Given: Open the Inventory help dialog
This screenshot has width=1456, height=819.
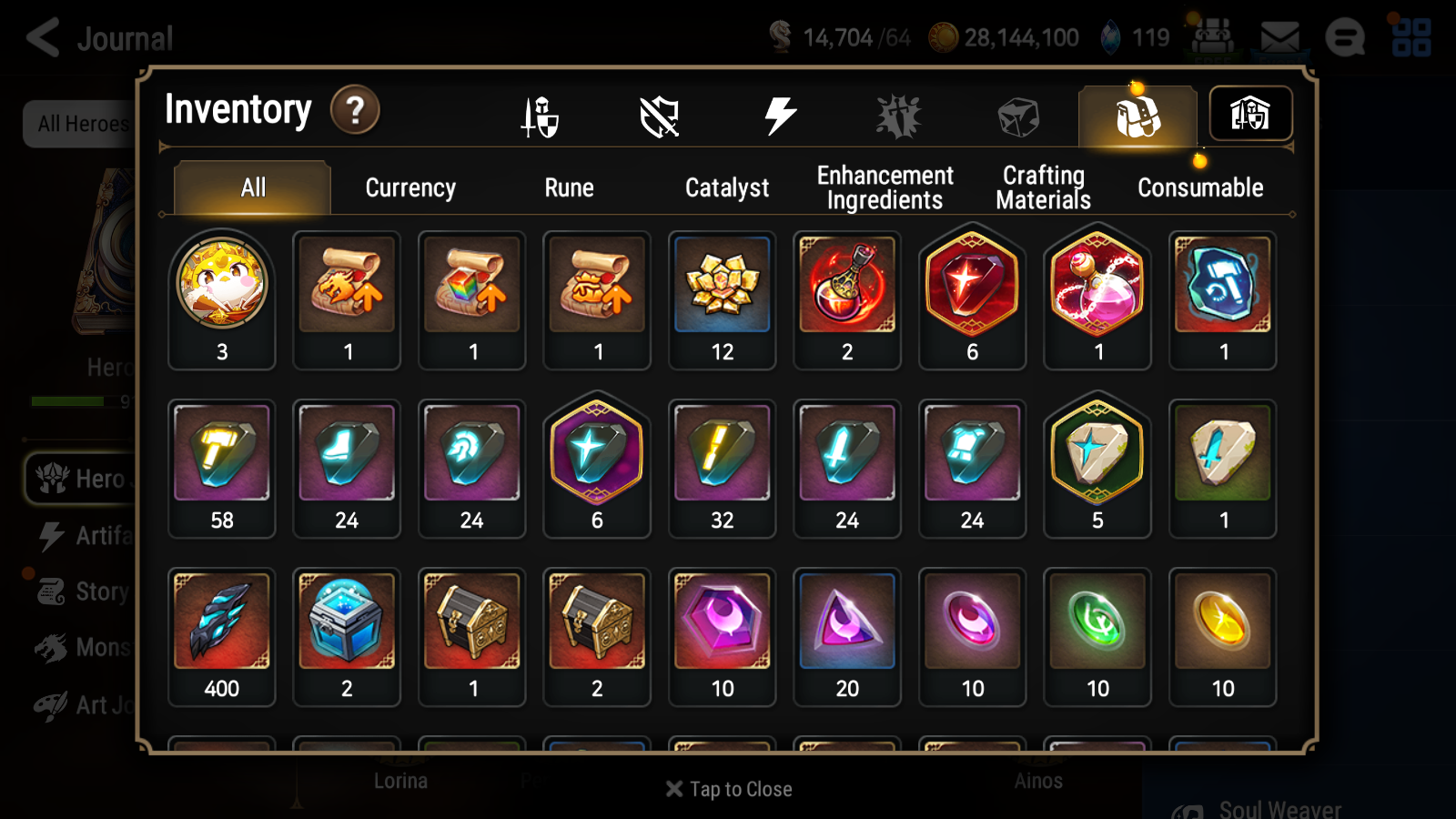Looking at the screenshot, I should [x=355, y=109].
